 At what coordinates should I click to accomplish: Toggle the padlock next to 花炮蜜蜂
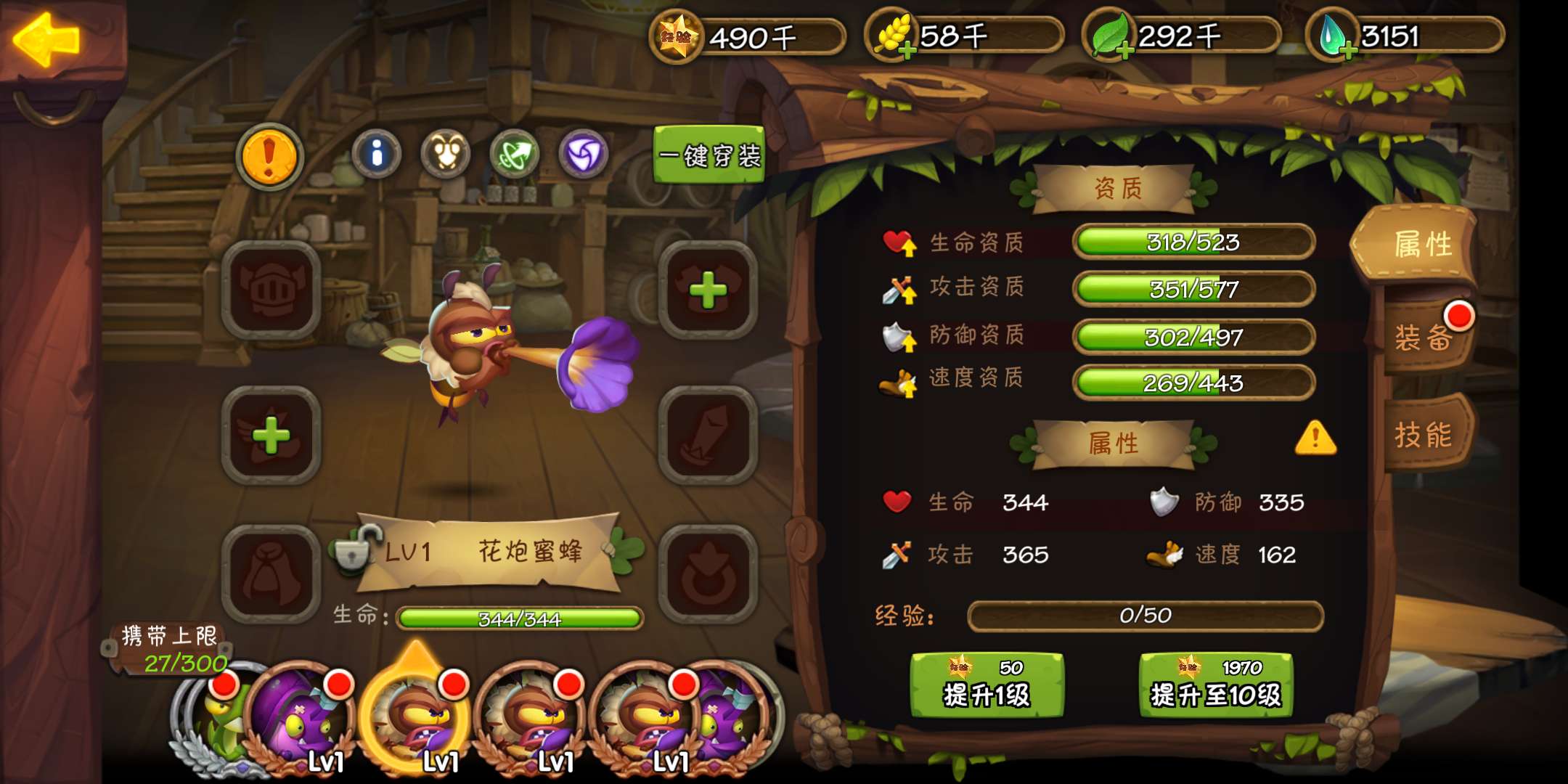point(355,550)
